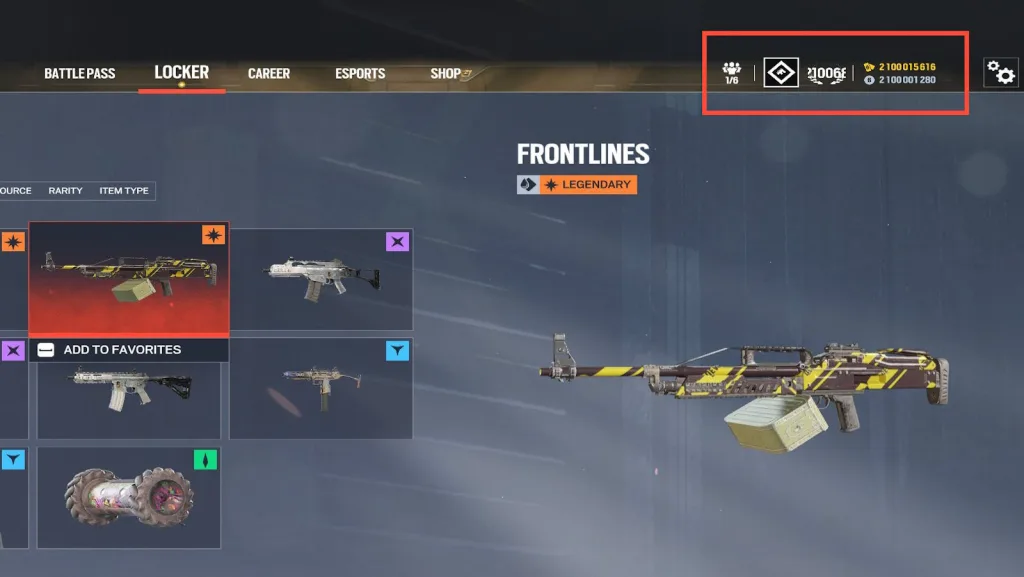This screenshot has height=577, width=1024.
Task: Click the yellow renown currency amount
Action: pyautogui.click(x=907, y=67)
